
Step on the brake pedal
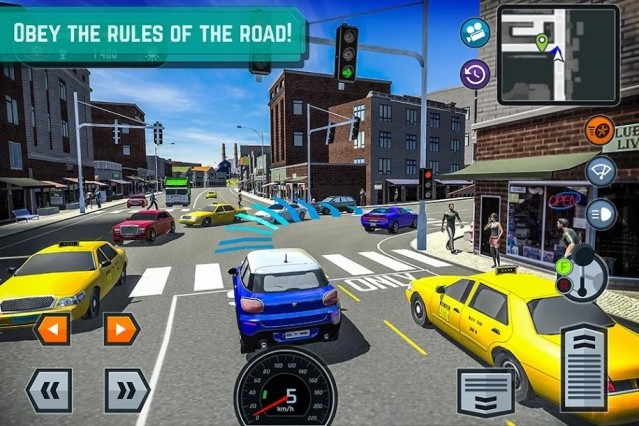(x=486, y=391)
